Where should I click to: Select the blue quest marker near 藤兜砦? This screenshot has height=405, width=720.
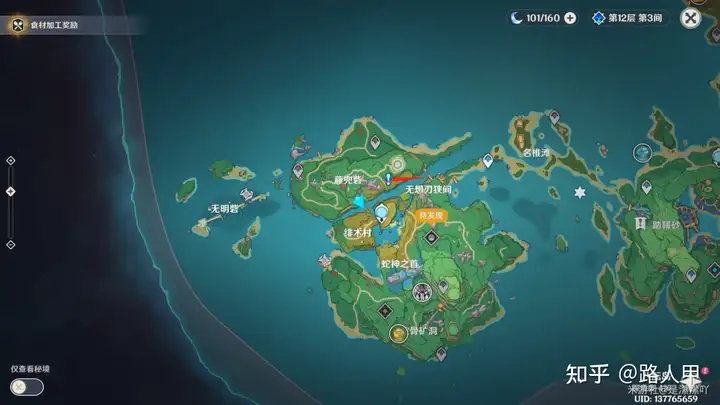tap(387, 177)
